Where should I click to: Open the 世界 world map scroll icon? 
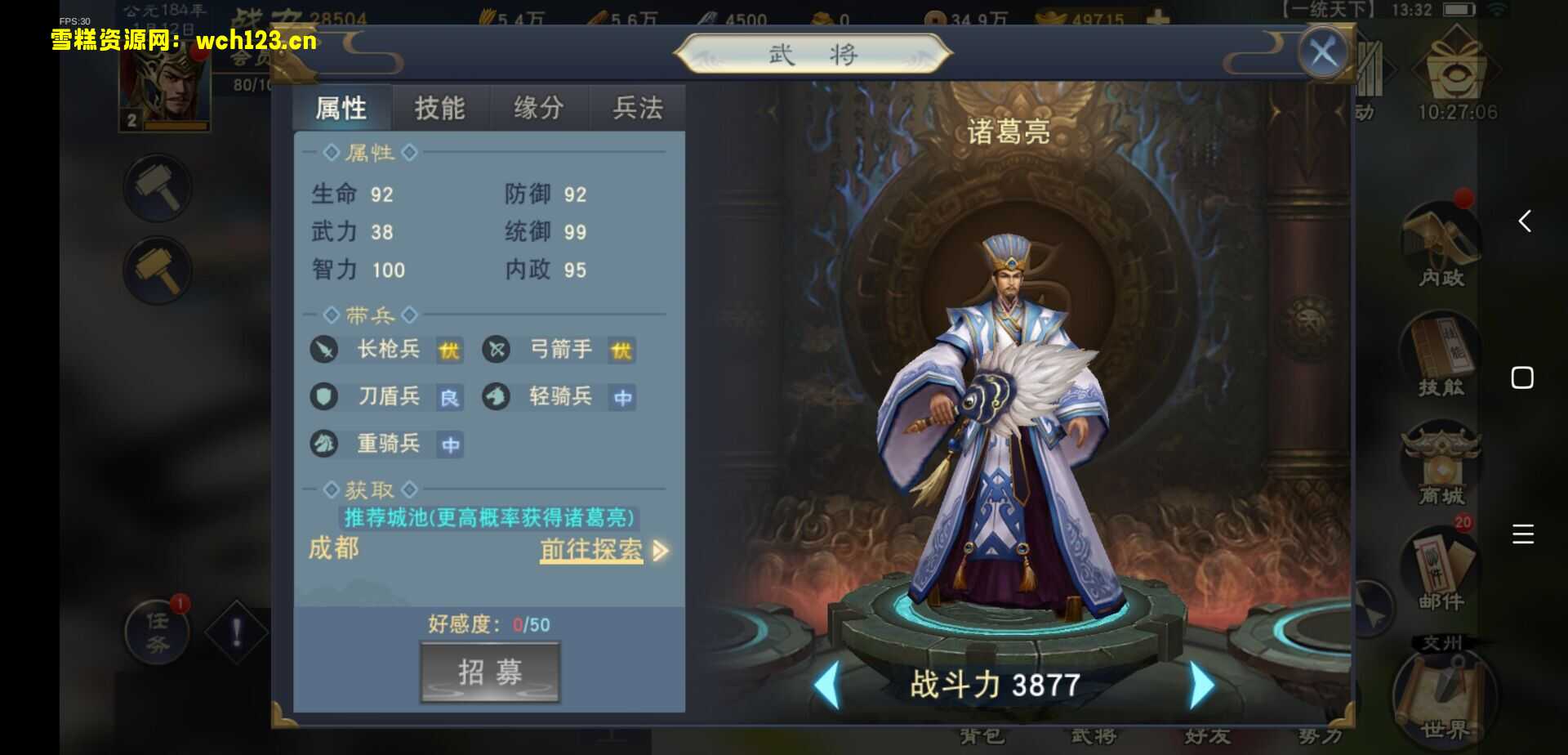(1440, 695)
